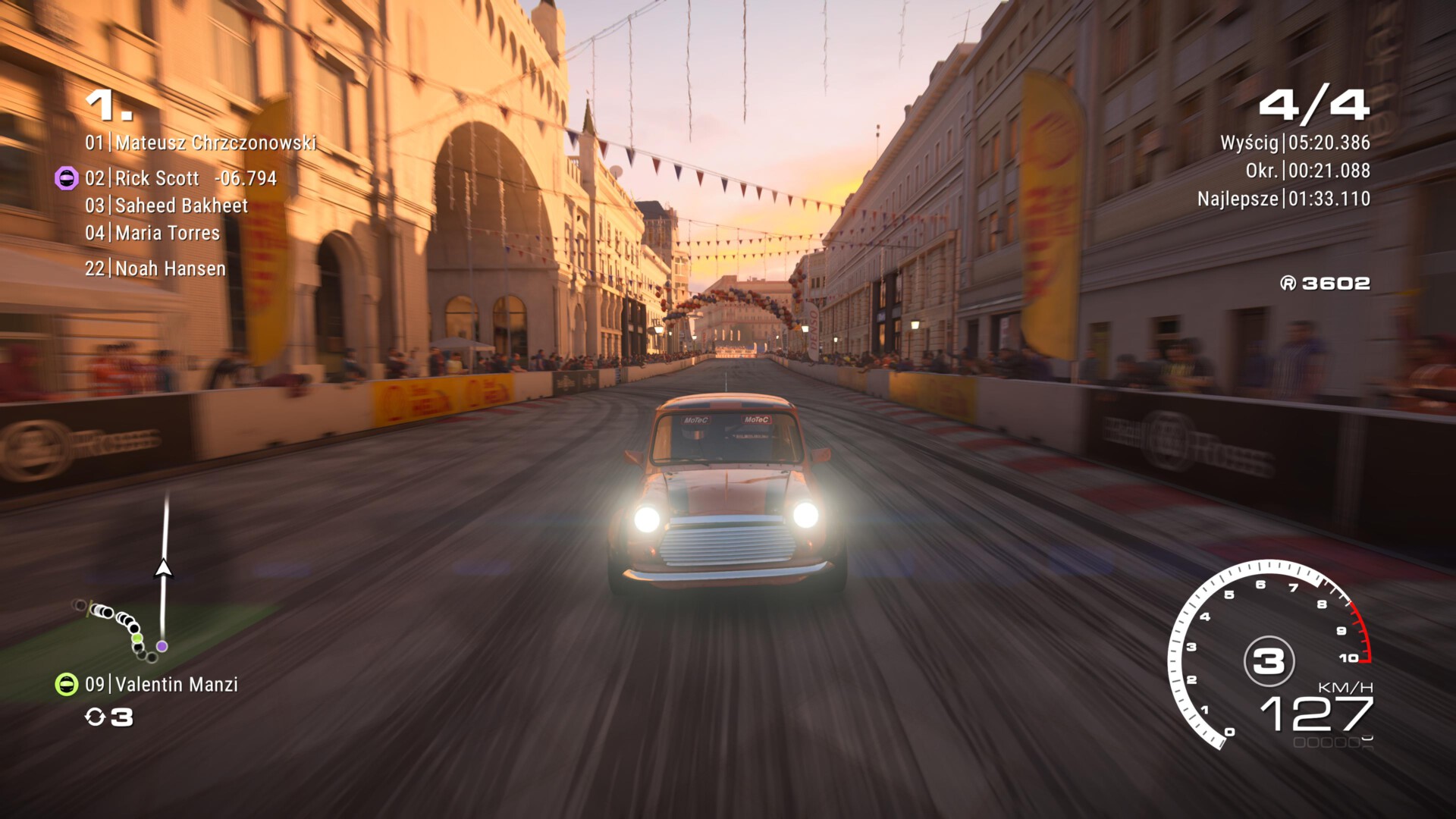This screenshot has width=1456, height=819.
Task: Activate the flashback rewind icon
Action: point(95,717)
